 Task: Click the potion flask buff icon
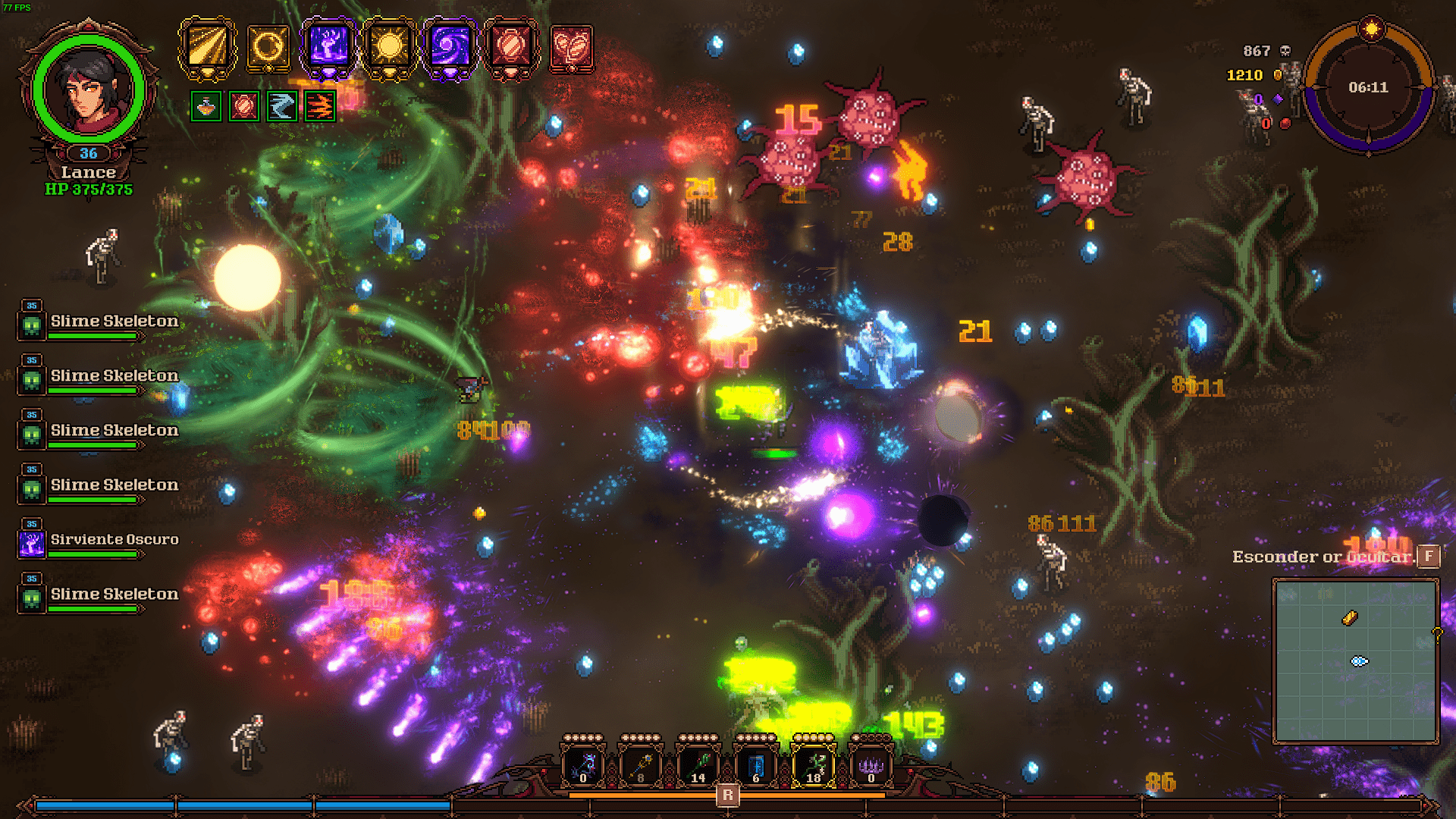point(206,106)
